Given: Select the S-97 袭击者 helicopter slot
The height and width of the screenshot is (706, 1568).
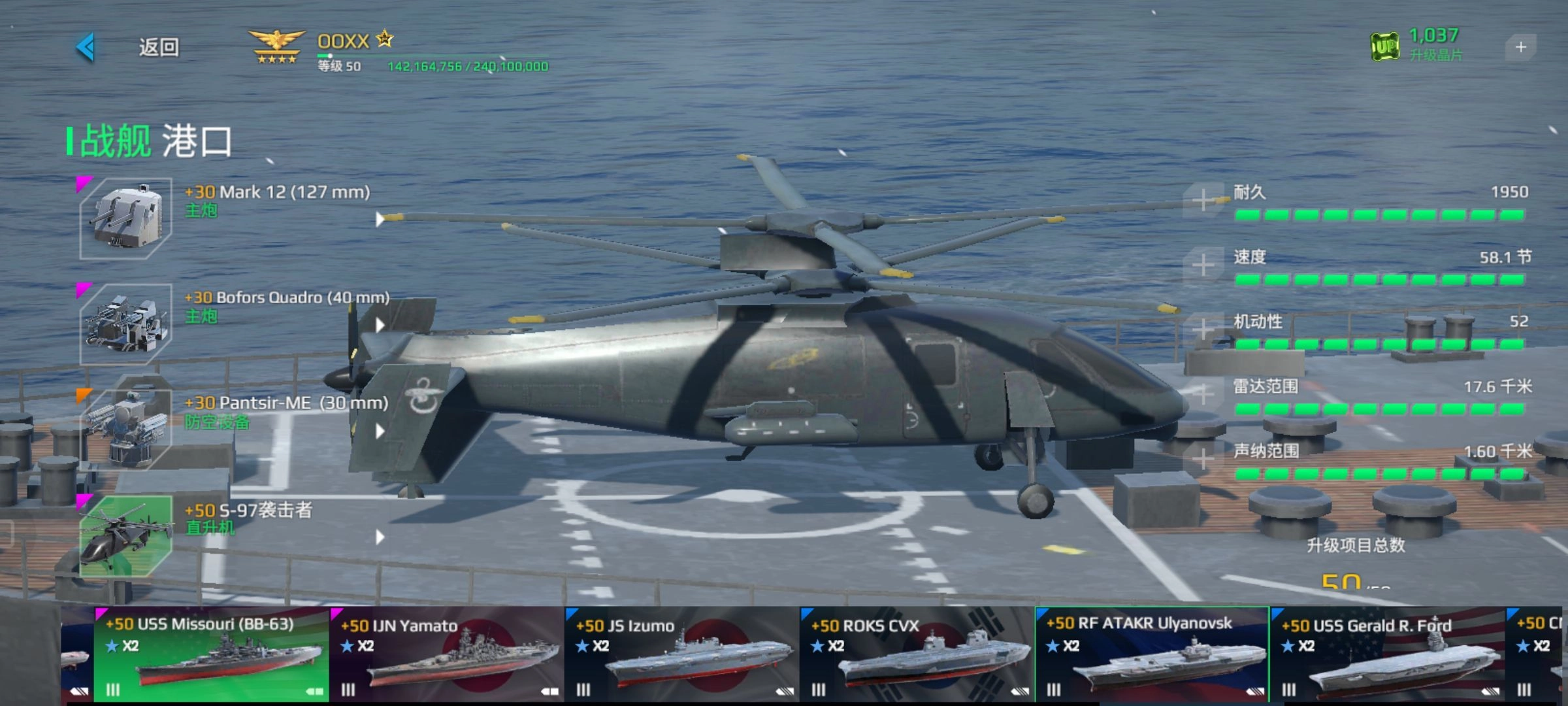Looking at the screenshot, I should coord(125,536).
